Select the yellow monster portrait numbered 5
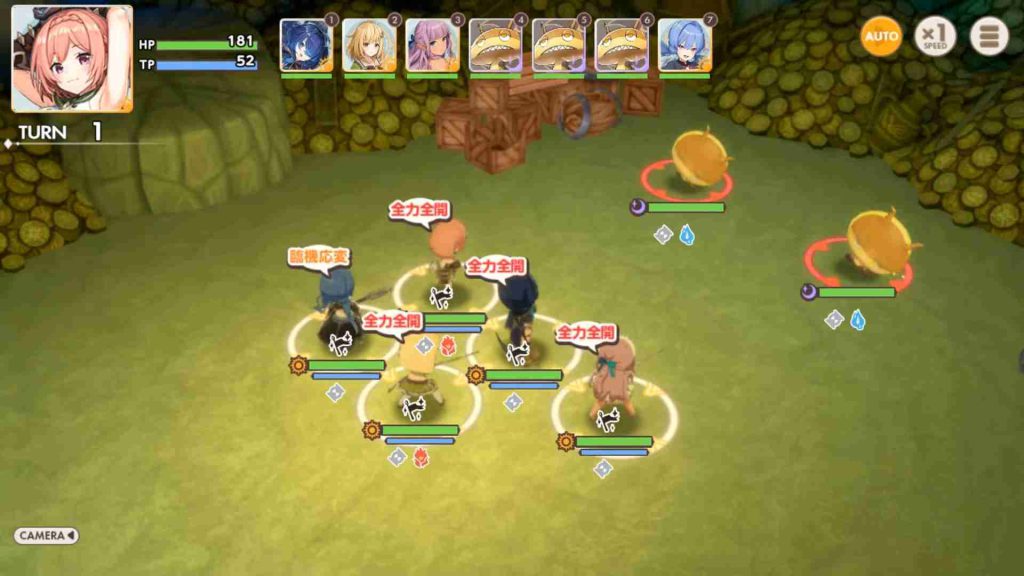Viewport: 1024px width, 576px height. coord(558,46)
